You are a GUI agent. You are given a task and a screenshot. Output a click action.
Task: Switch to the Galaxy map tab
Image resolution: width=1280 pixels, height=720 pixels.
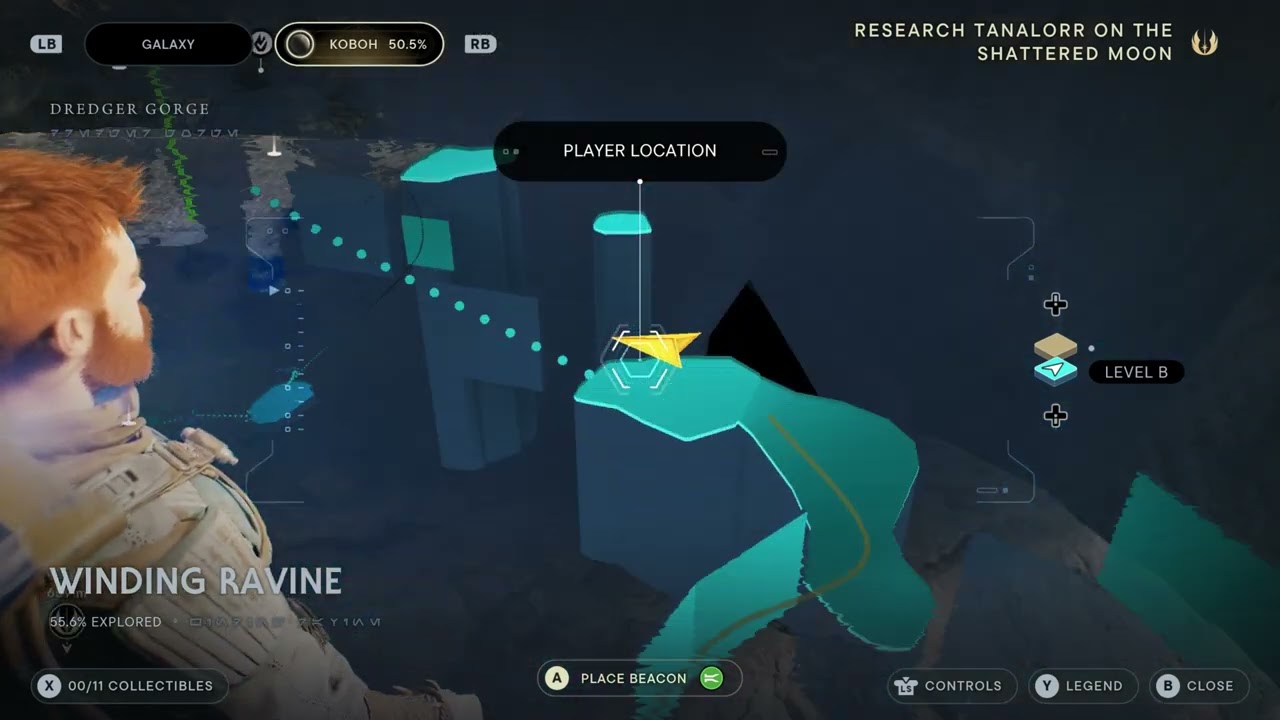coord(168,45)
